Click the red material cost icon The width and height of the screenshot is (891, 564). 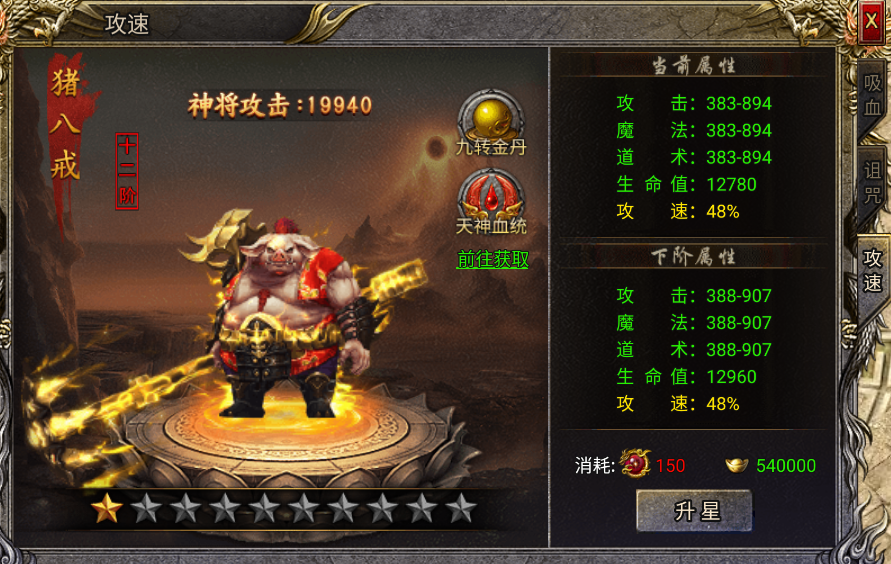pos(635,465)
